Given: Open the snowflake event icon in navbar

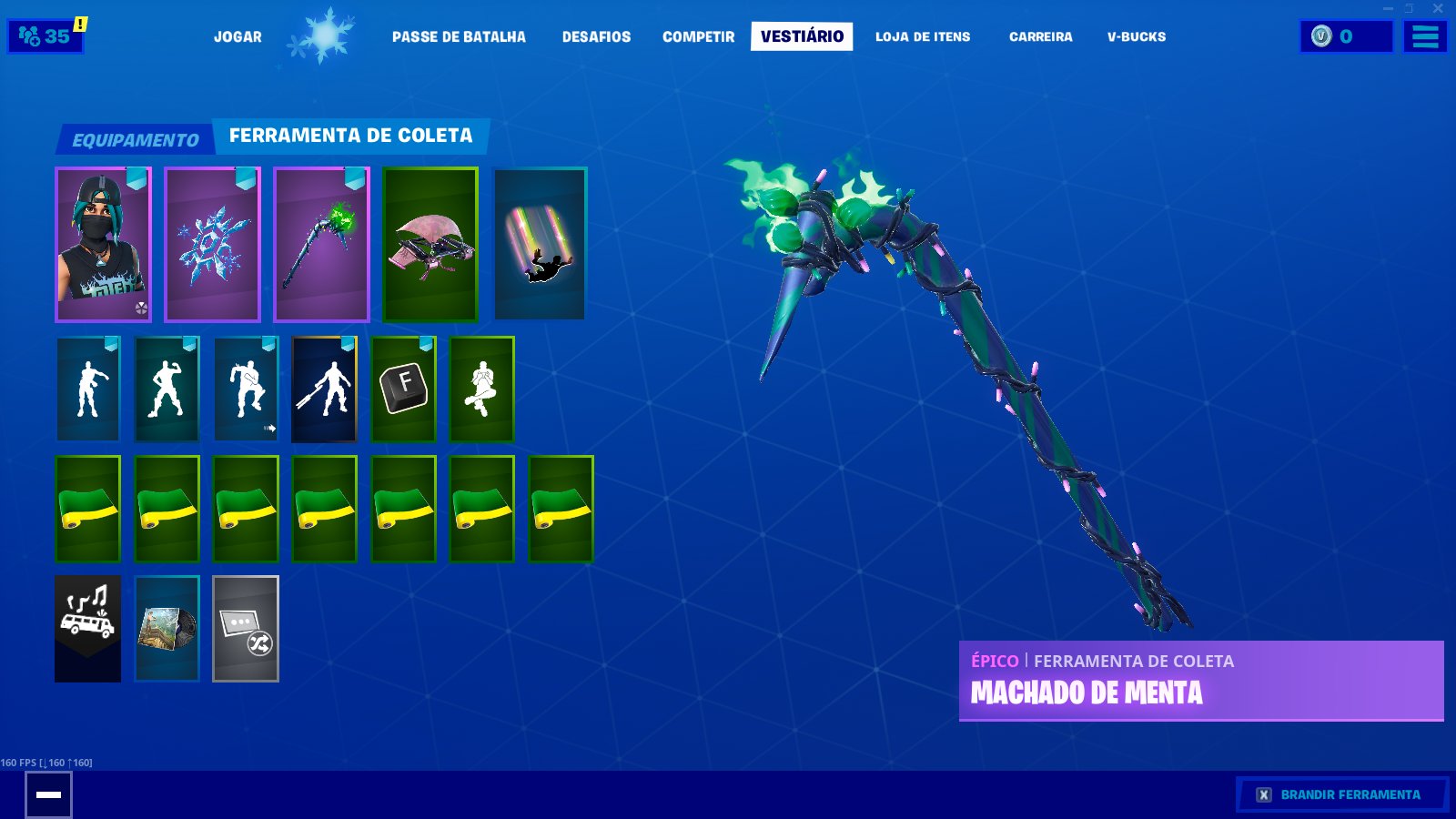Looking at the screenshot, I should click(x=326, y=36).
